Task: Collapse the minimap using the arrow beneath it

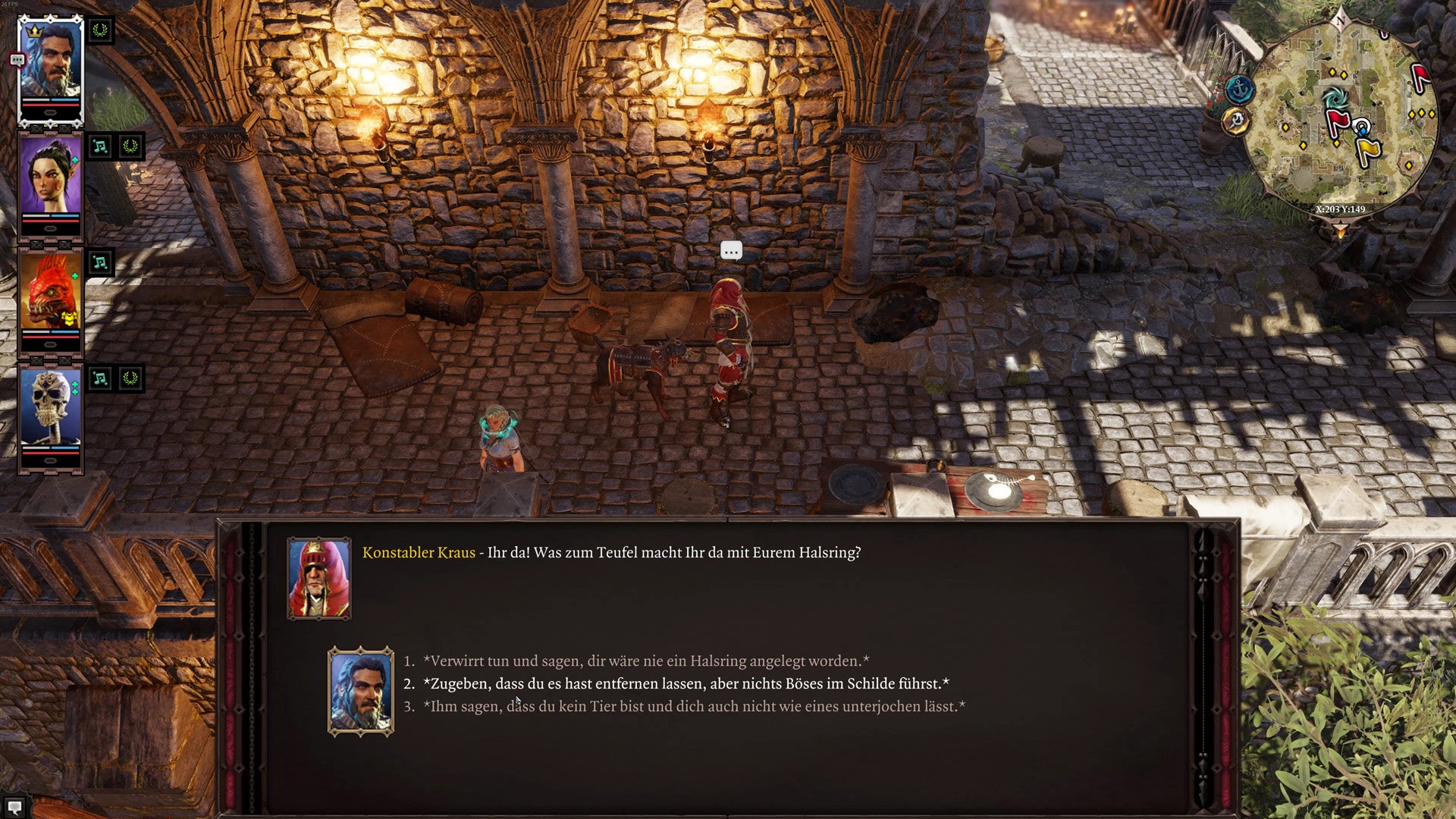Action: 1340,229
